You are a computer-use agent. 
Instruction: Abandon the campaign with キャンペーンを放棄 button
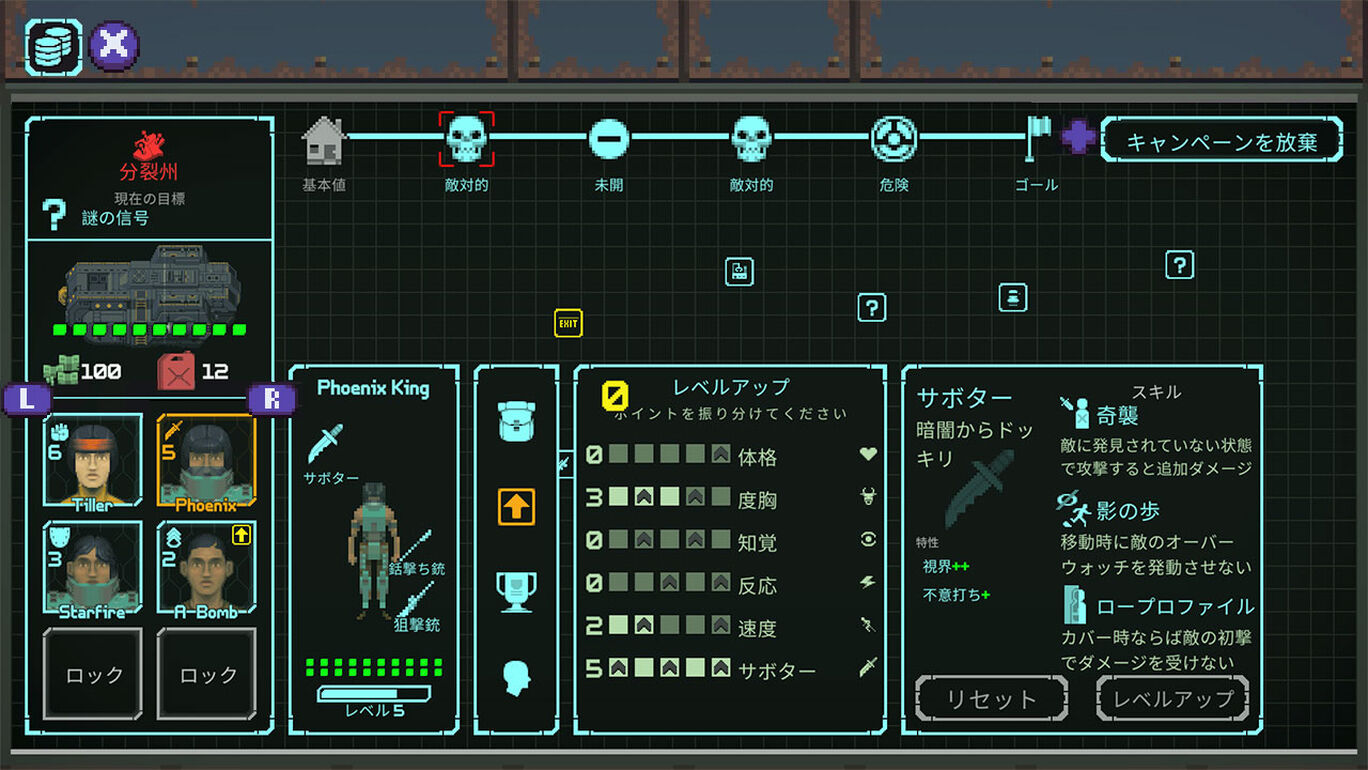1221,141
